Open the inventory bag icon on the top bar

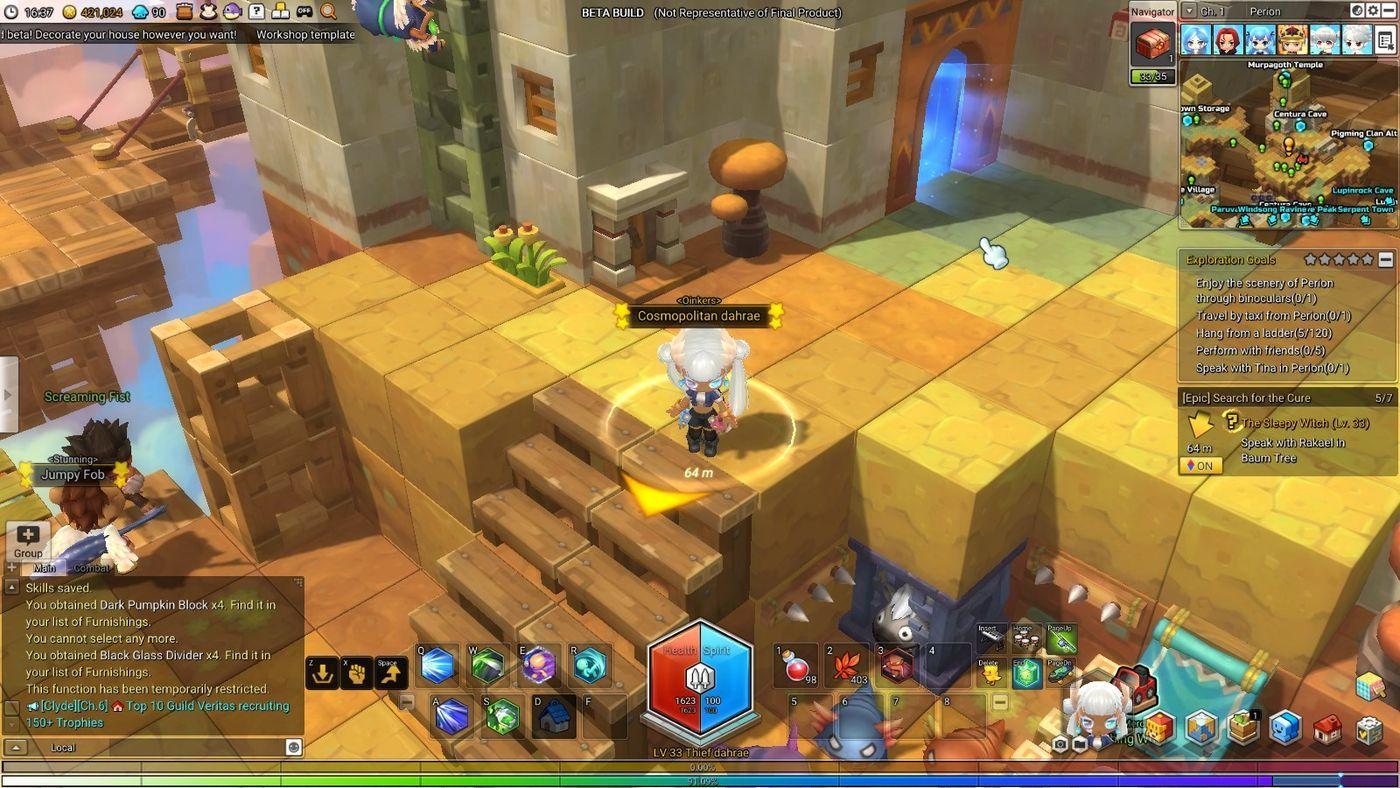click(184, 13)
